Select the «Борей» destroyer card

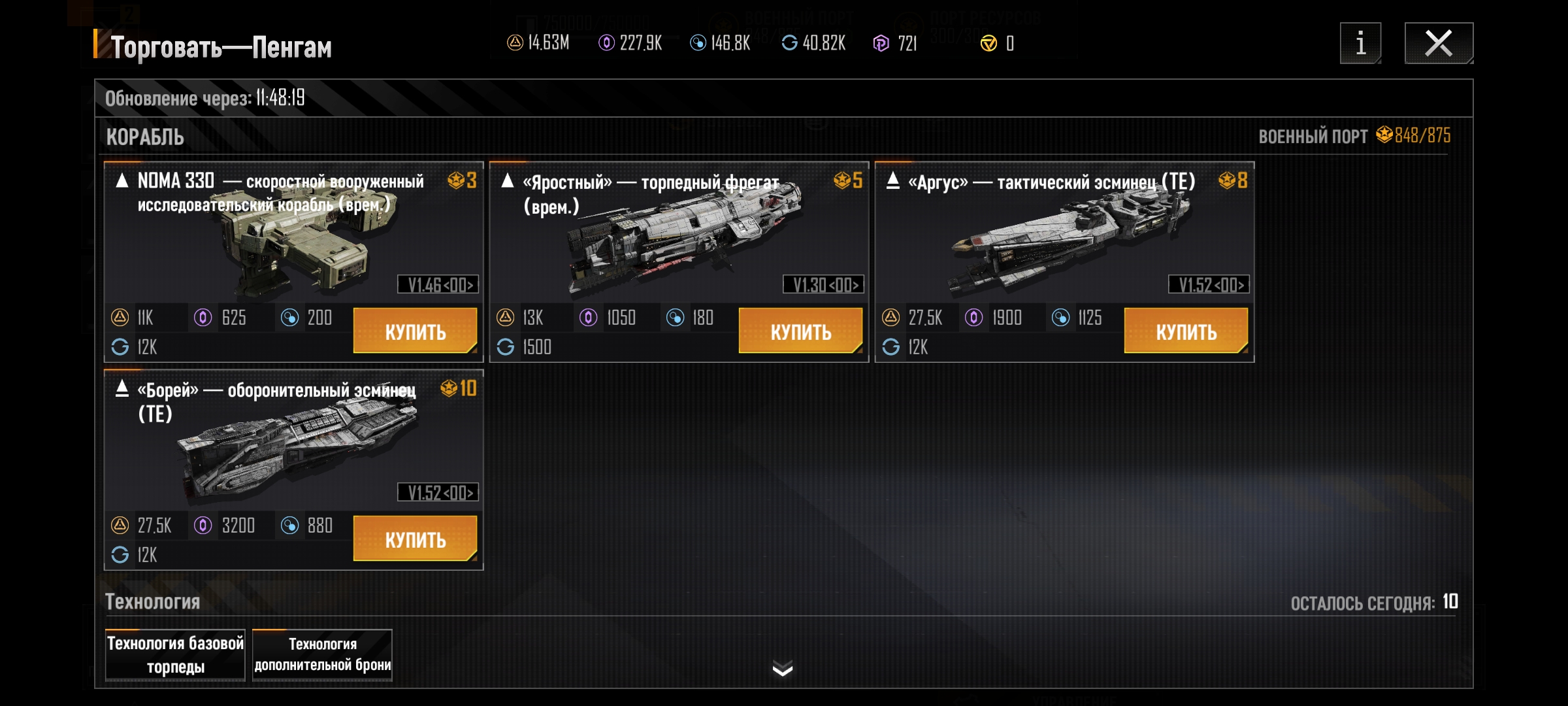click(x=293, y=445)
